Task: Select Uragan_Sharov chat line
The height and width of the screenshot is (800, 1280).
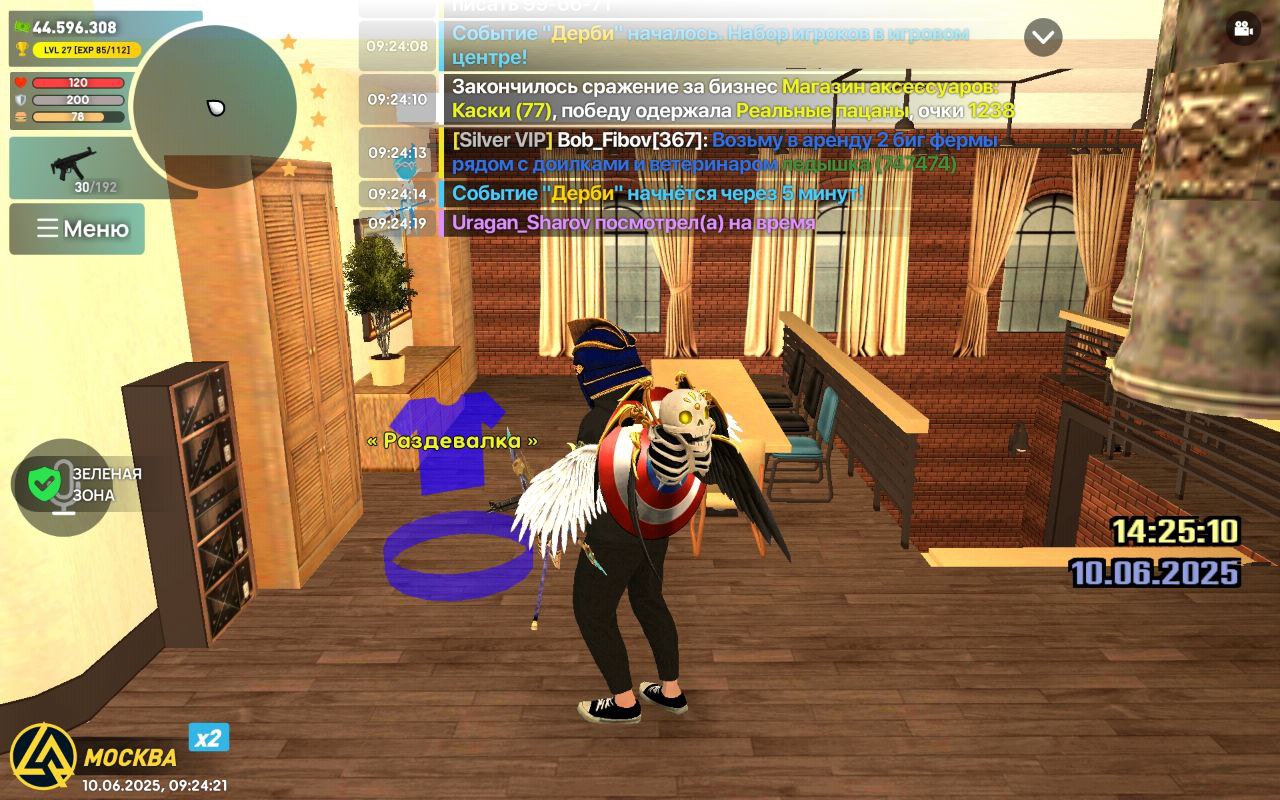Action: click(x=633, y=223)
